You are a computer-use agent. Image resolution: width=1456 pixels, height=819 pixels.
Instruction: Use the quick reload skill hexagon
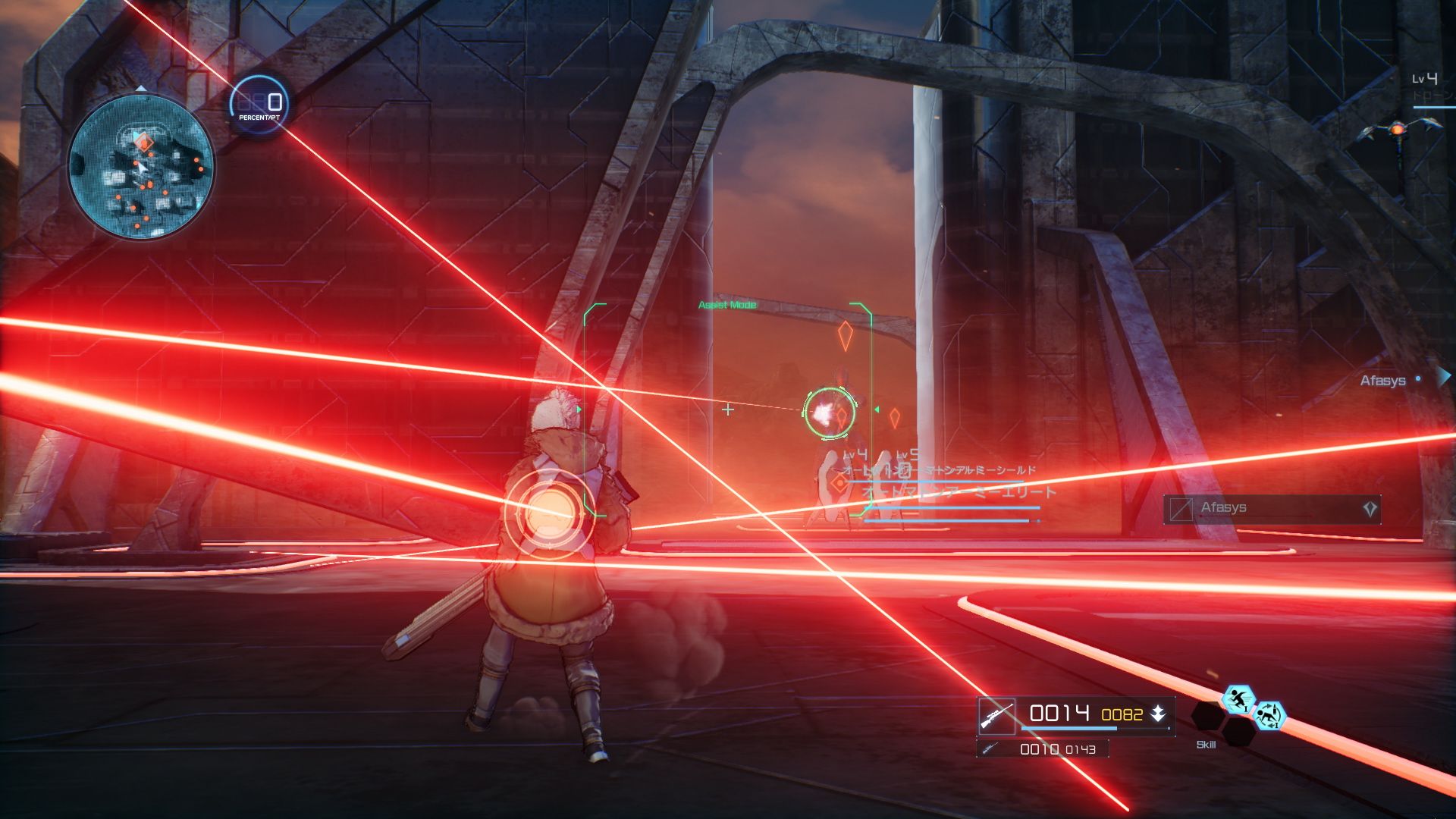(1269, 716)
